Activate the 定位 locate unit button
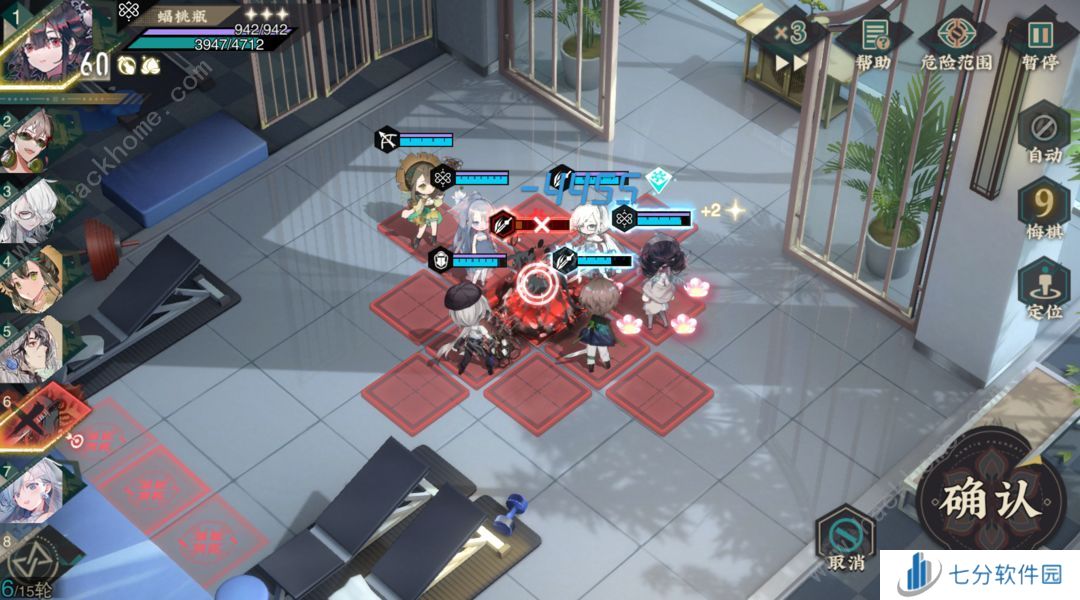This screenshot has width=1080, height=600. [x=1044, y=289]
